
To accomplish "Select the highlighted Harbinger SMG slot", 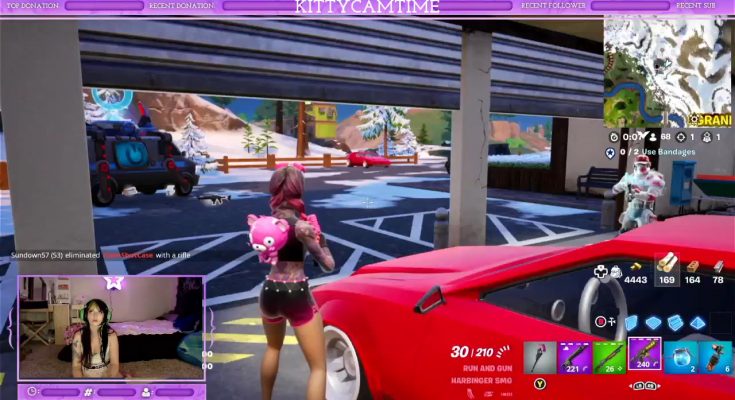I will tap(644, 354).
